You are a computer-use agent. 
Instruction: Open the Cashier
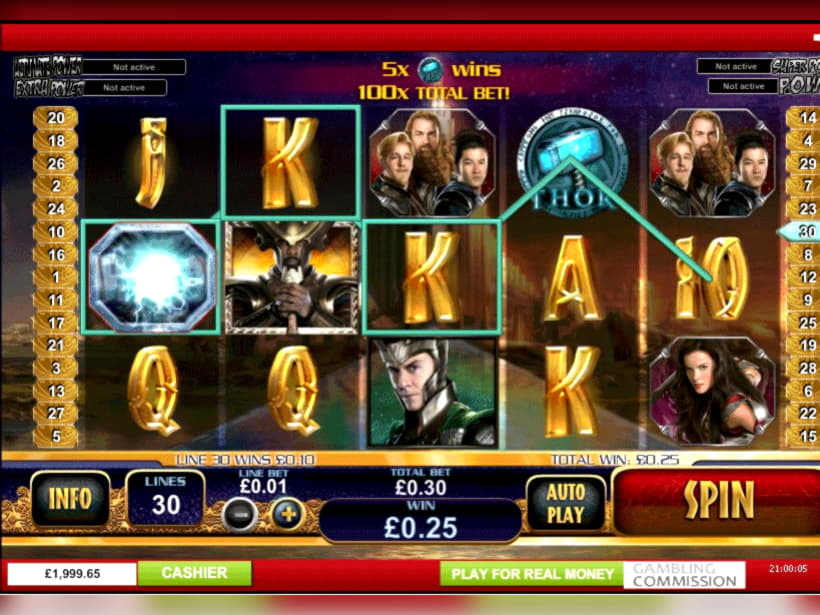tap(194, 573)
